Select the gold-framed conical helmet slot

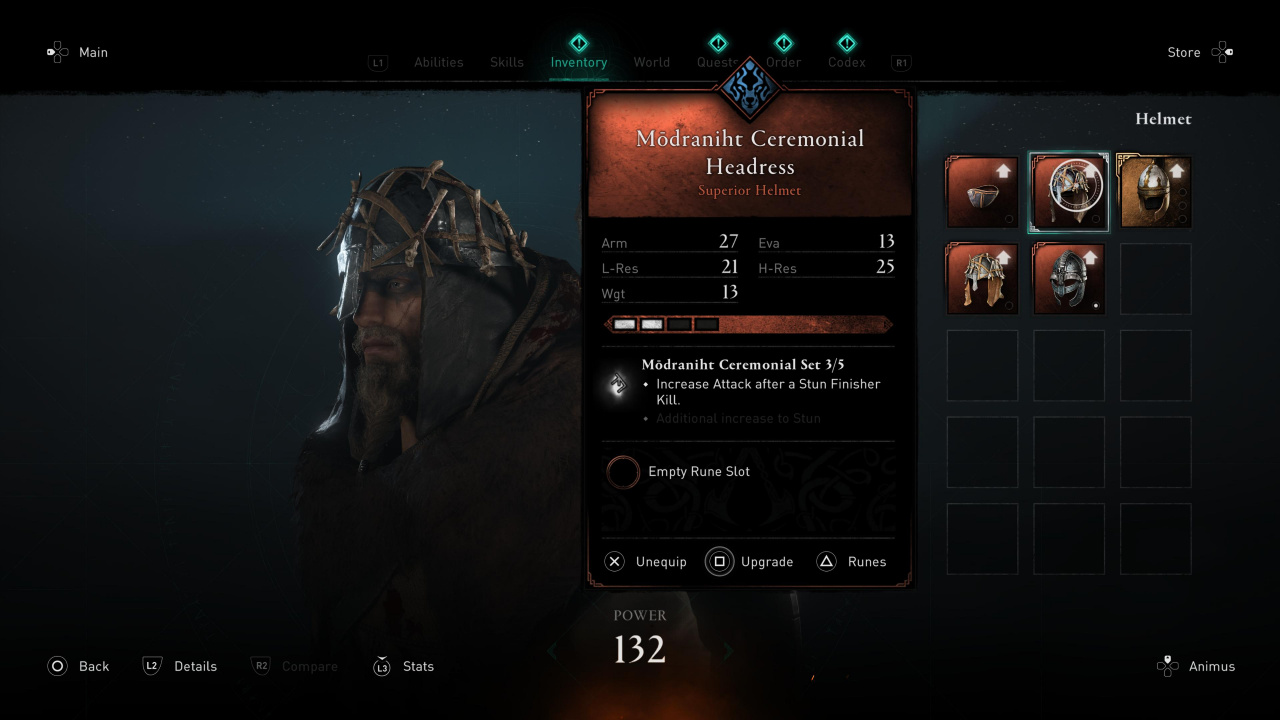pyautogui.click(x=1155, y=192)
